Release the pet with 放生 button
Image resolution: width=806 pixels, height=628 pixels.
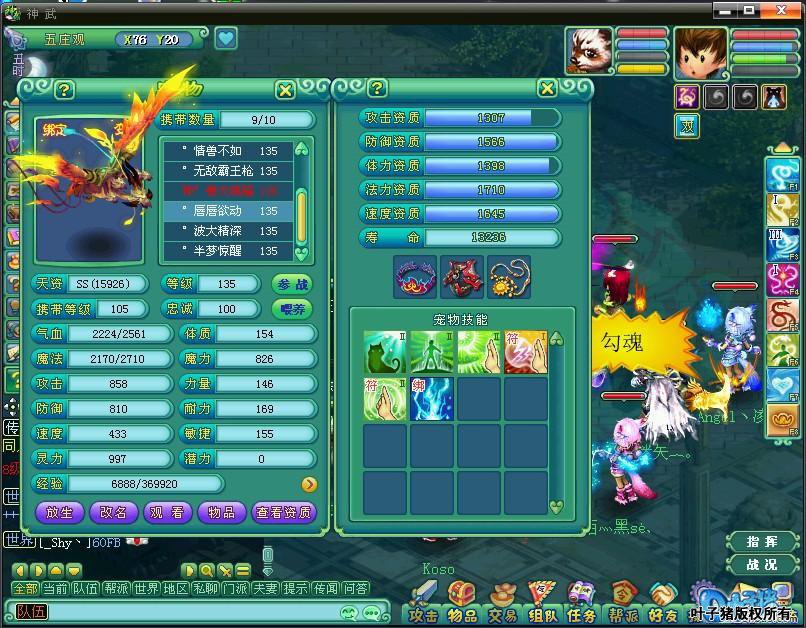[59, 512]
